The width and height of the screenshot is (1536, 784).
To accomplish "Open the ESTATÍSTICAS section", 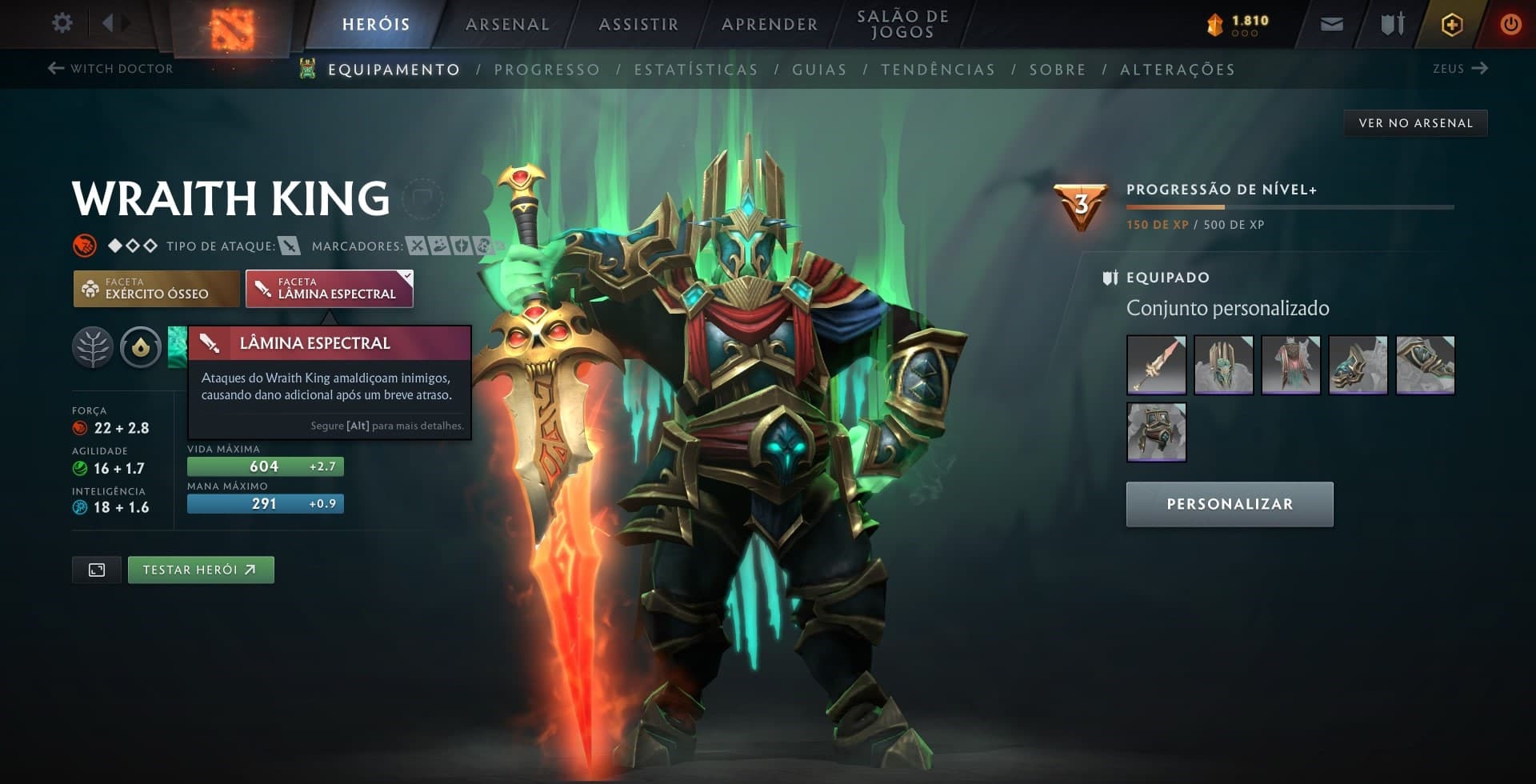I will pyautogui.click(x=697, y=70).
